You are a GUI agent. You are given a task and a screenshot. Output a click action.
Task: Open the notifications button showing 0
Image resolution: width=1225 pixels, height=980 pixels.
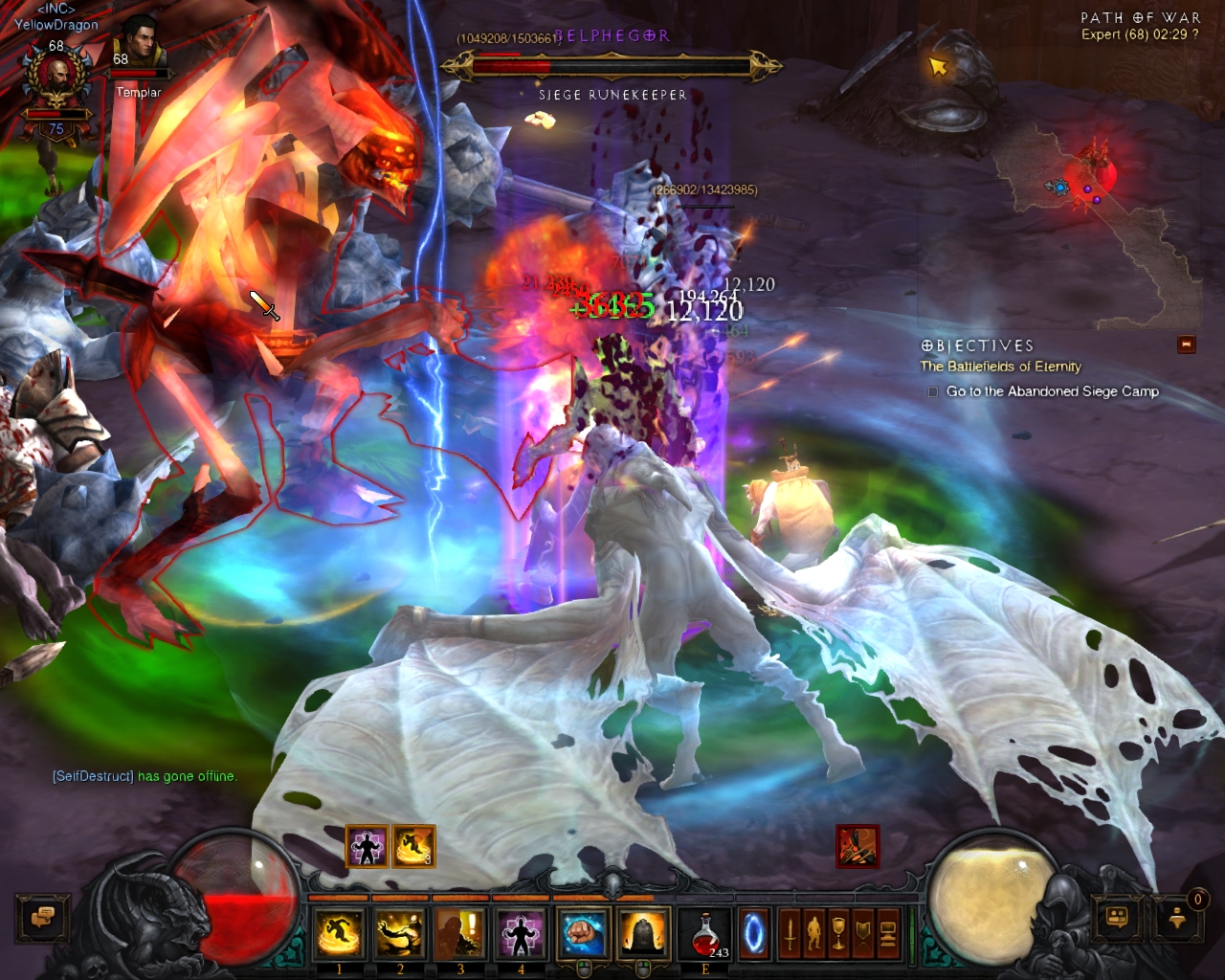(1178, 918)
